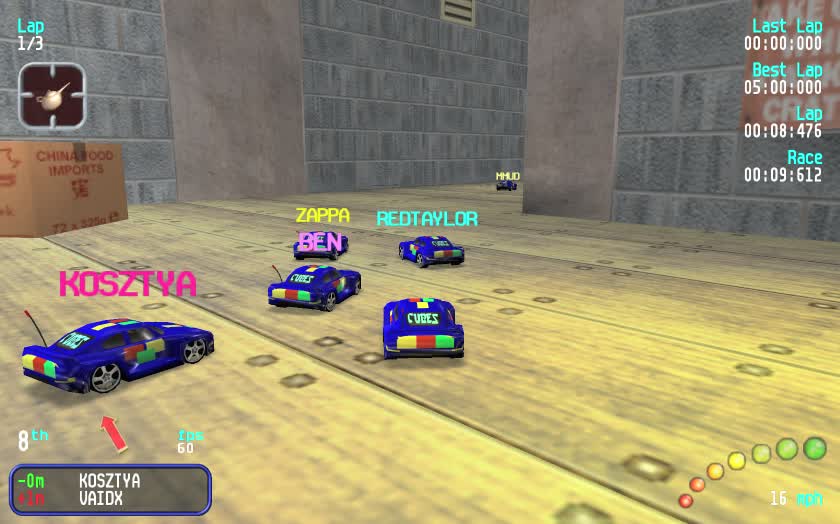This screenshot has height=524, width=840.
Task: Select the firework weapon pickup icon
Action: tap(52, 96)
